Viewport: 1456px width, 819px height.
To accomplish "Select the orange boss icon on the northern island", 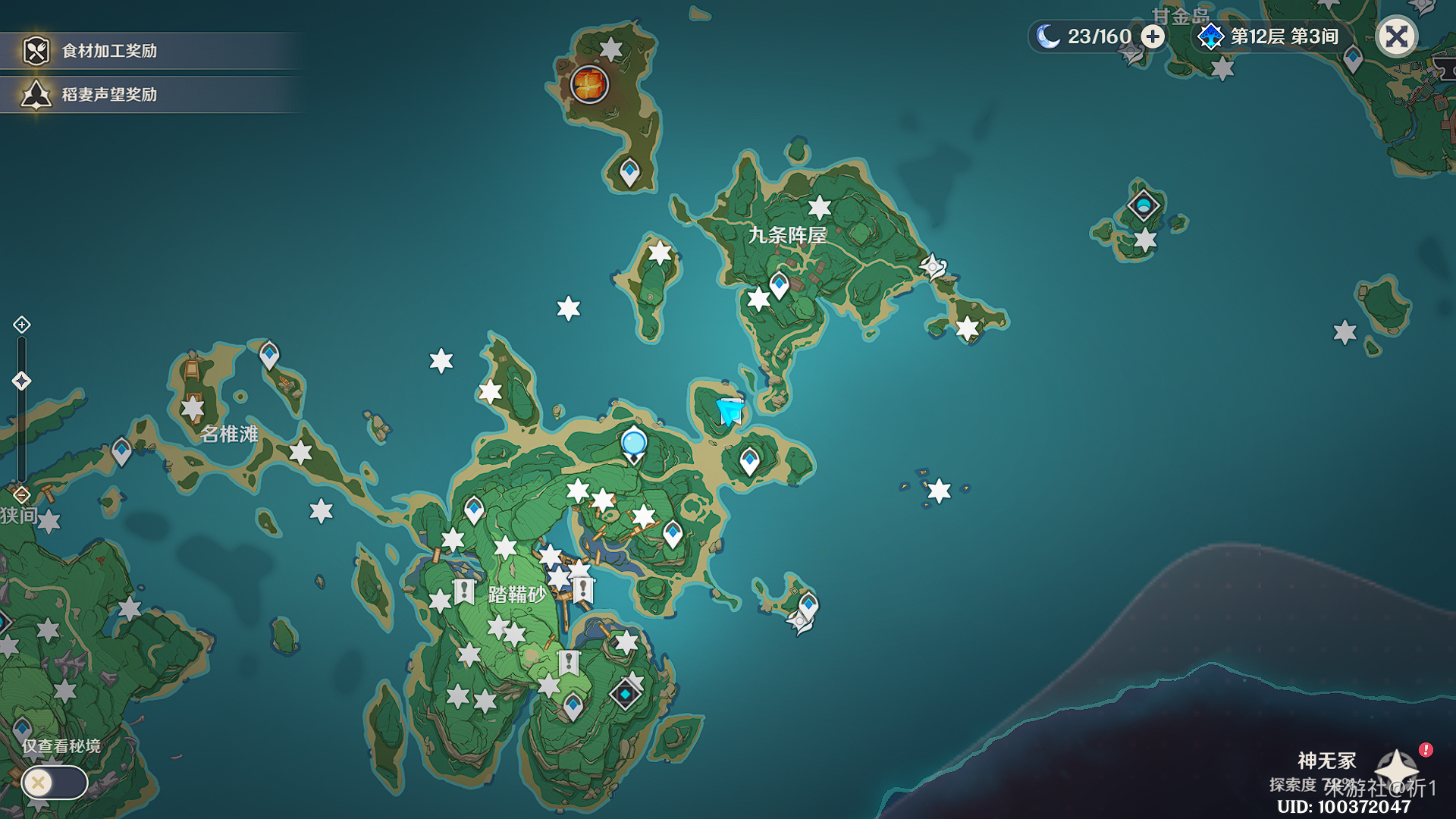I will click(x=589, y=83).
